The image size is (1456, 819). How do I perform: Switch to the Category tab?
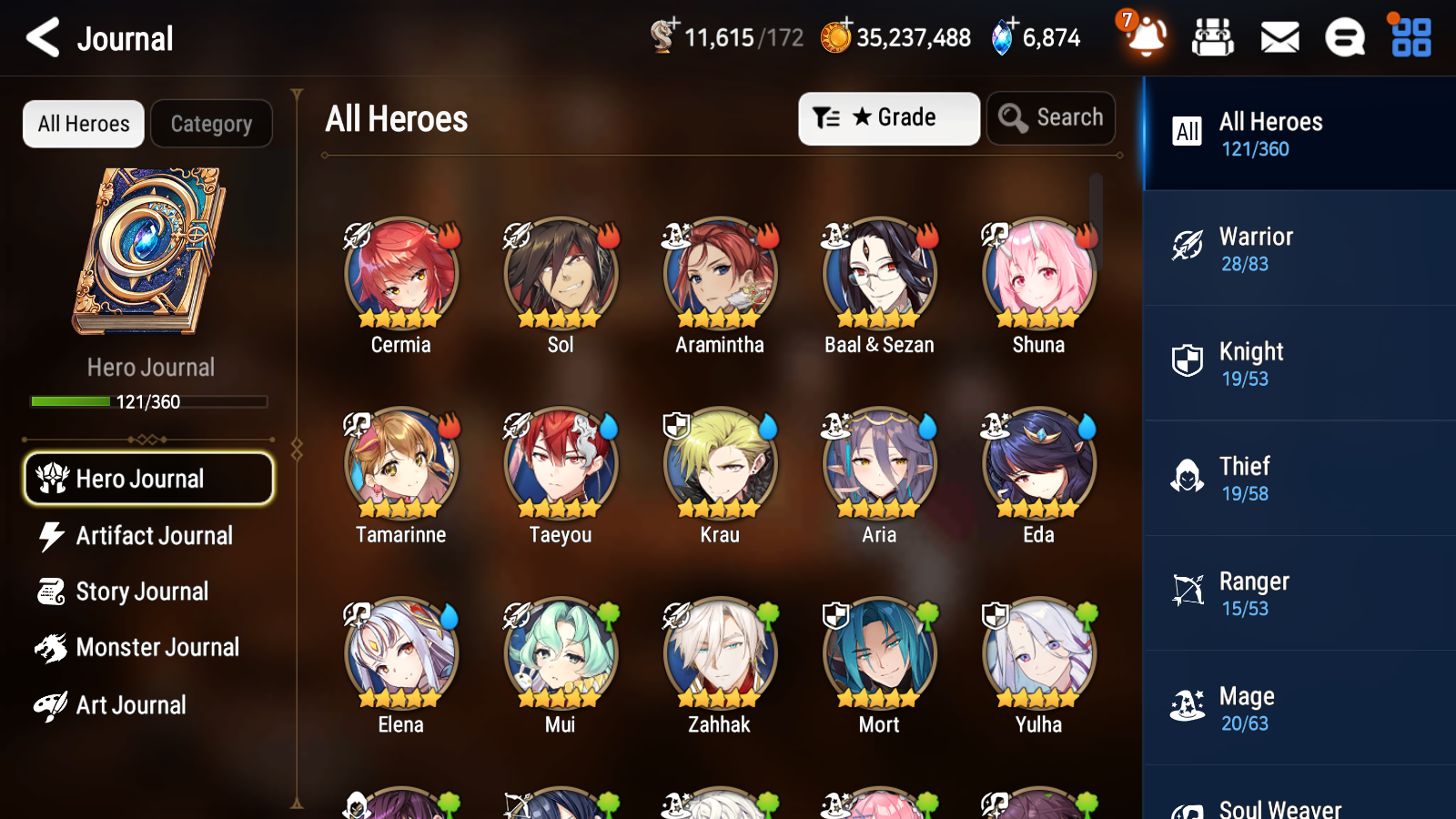coord(211,124)
